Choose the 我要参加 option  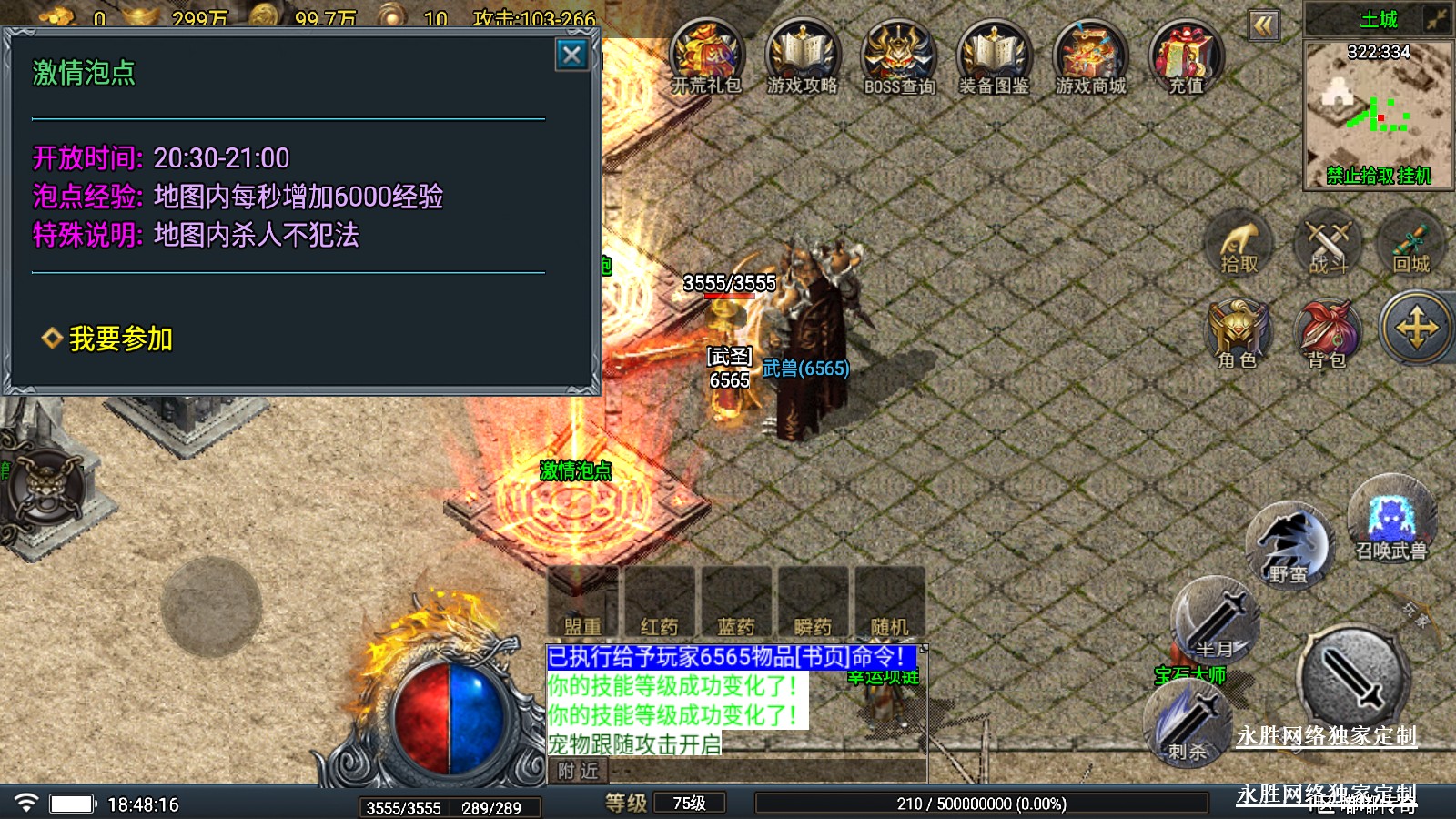[x=119, y=339]
